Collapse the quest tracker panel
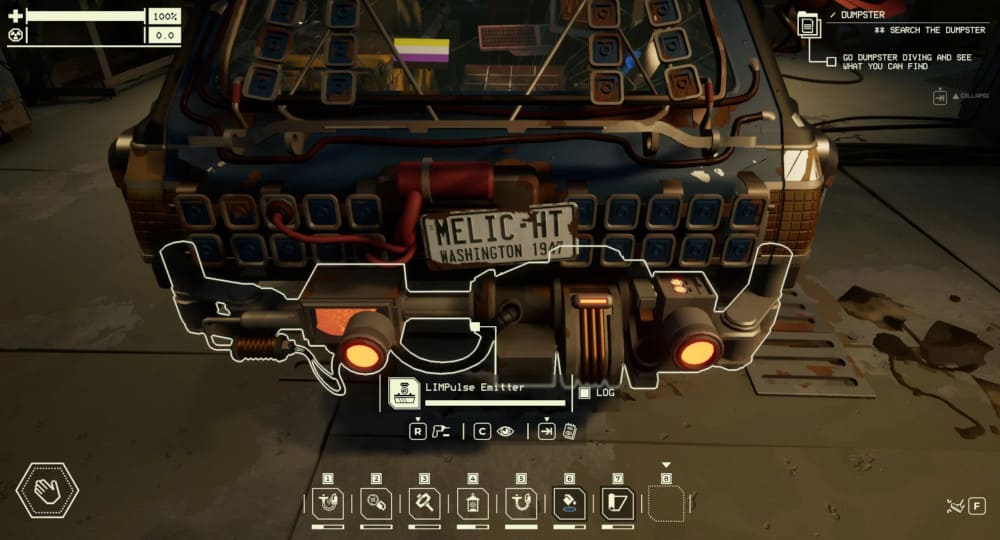 [x=940, y=97]
